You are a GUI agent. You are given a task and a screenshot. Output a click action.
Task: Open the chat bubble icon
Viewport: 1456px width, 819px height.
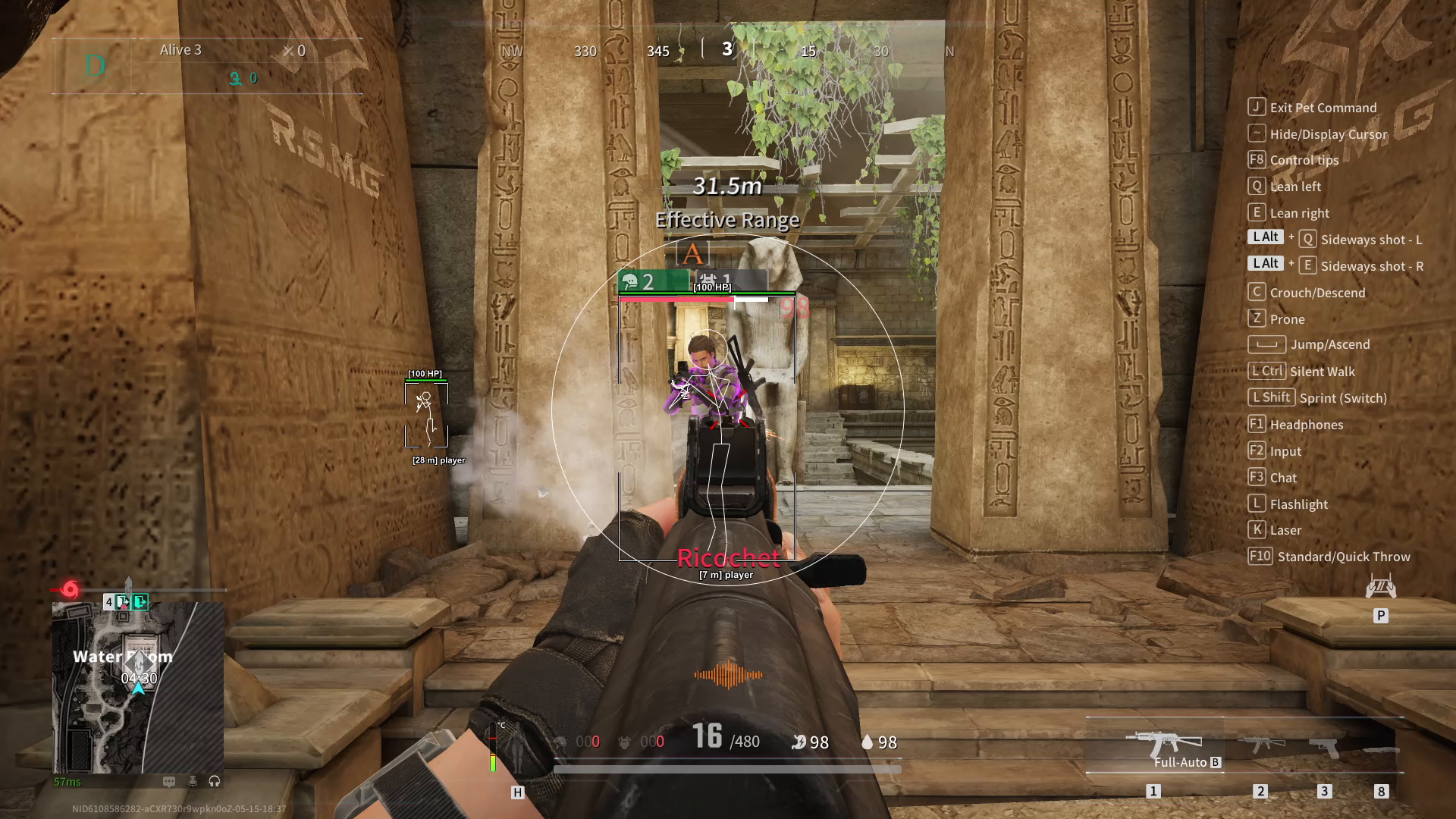169,781
